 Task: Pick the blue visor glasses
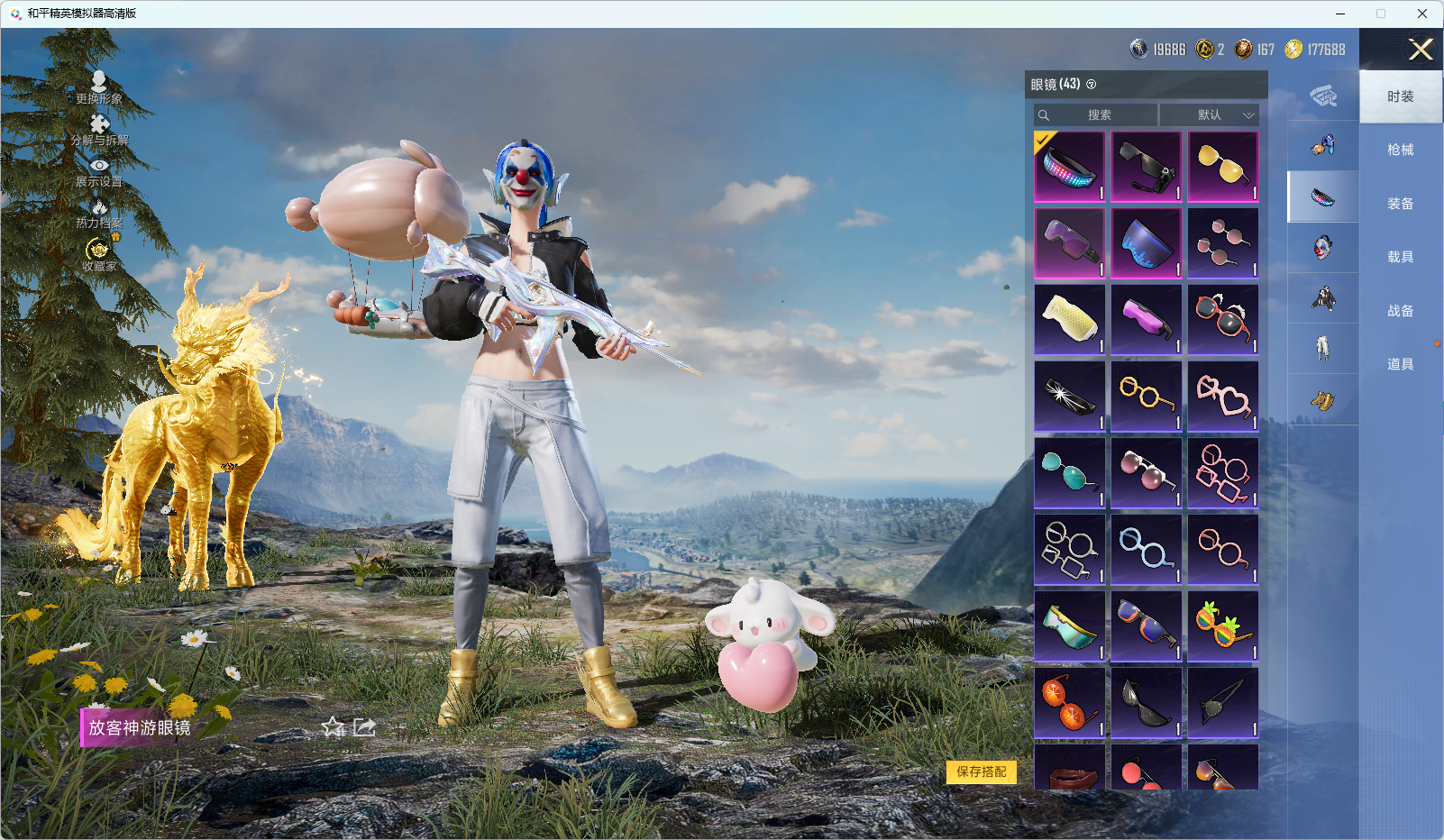click(x=1147, y=243)
